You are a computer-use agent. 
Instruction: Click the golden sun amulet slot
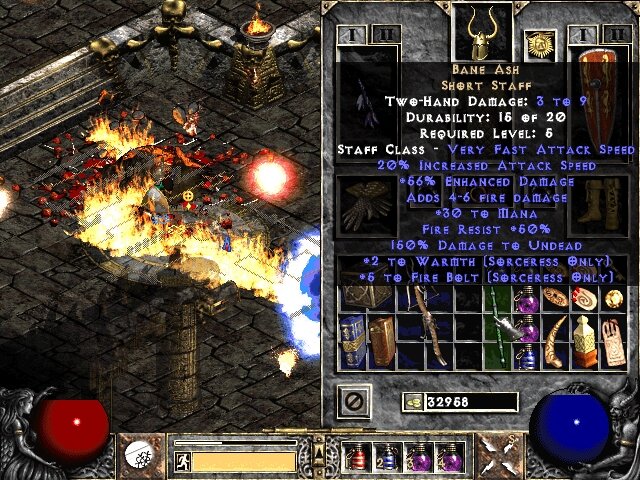539,45
